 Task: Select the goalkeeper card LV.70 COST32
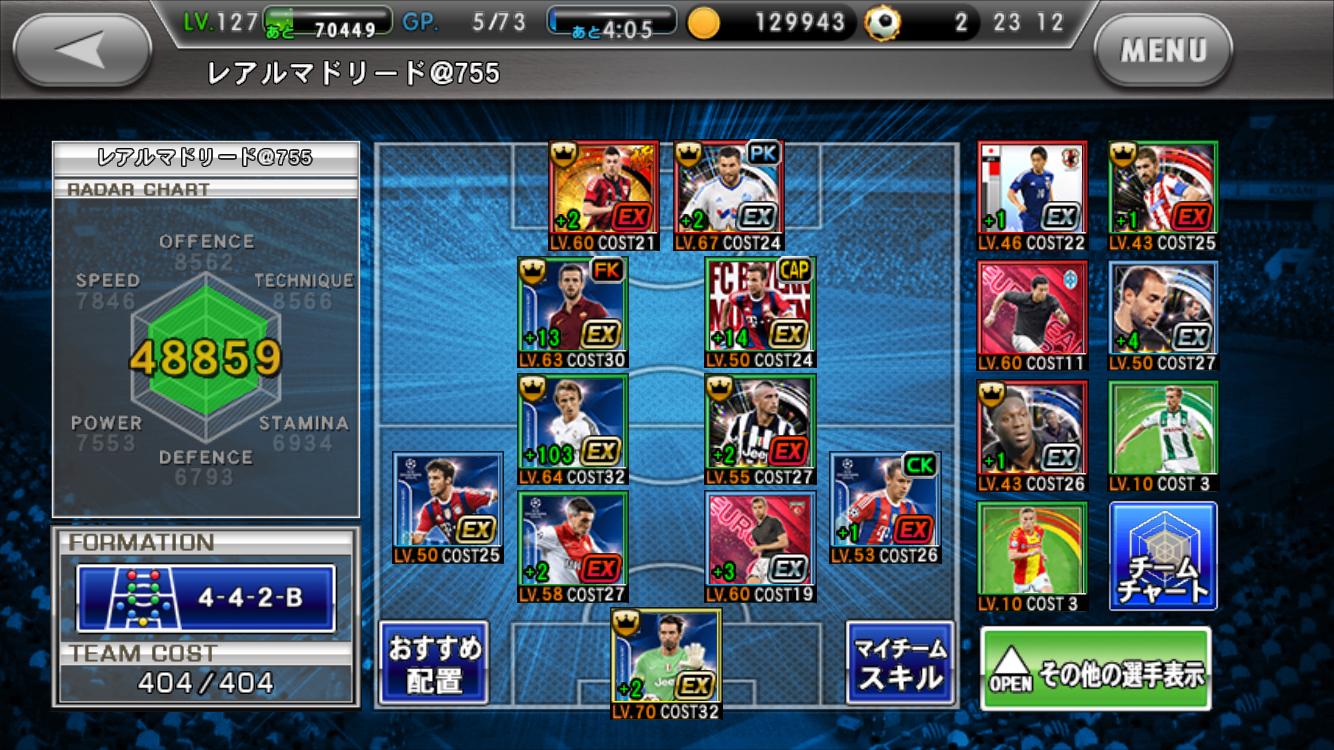coord(666,661)
